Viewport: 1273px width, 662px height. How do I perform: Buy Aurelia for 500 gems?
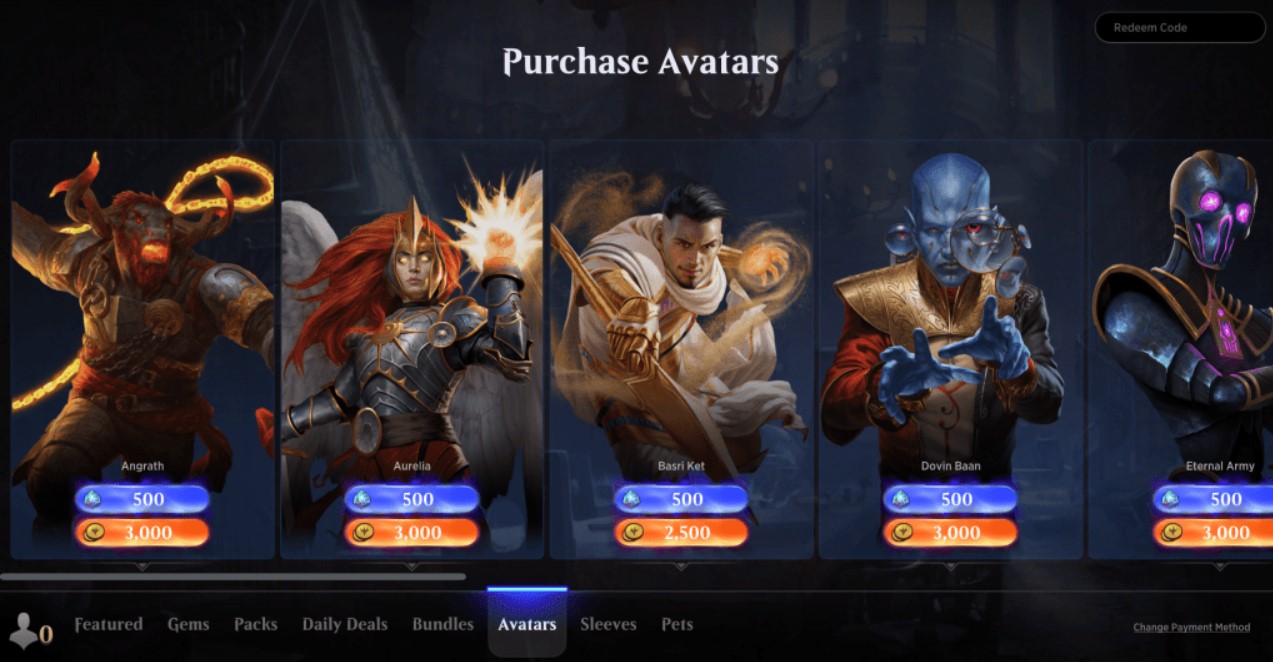[x=411, y=499]
